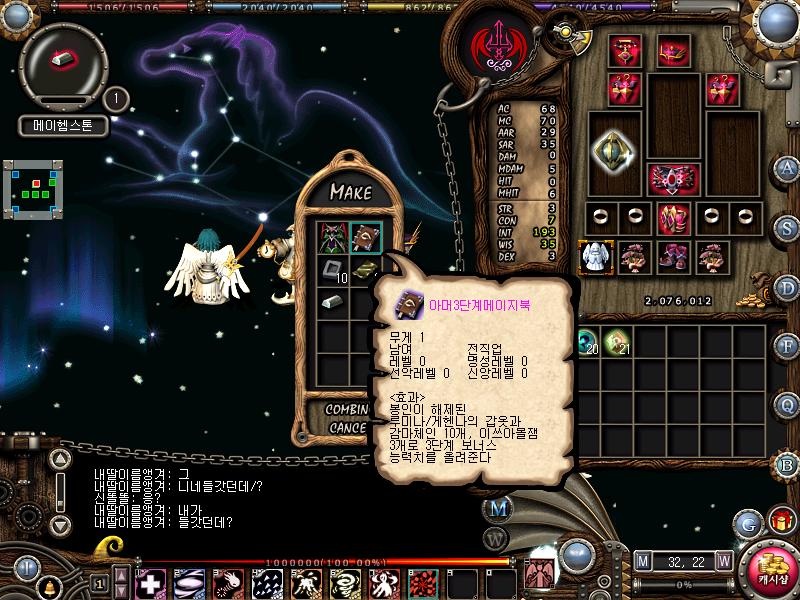Screen dimensions: 800x600
Task: Click the round M button near chat
Action: click(497, 507)
